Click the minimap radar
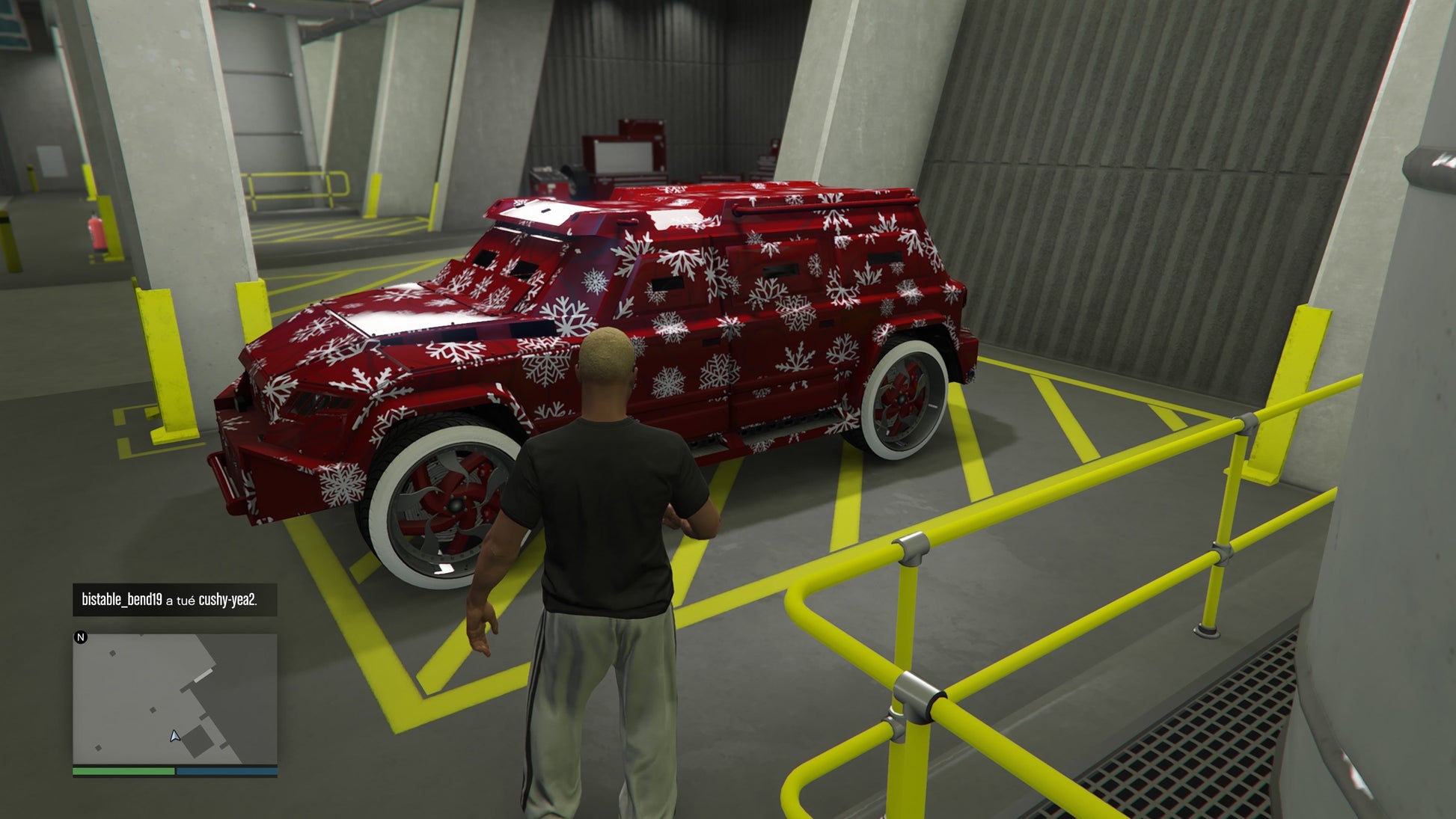1456x819 pixels. point(174,699)
